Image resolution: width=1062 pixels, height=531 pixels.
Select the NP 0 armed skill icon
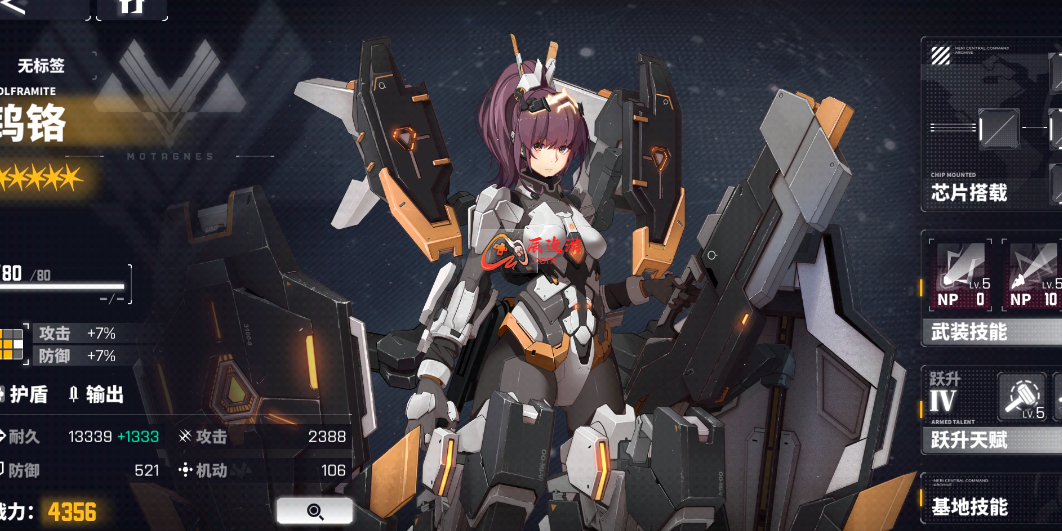(x=960, y=275)
